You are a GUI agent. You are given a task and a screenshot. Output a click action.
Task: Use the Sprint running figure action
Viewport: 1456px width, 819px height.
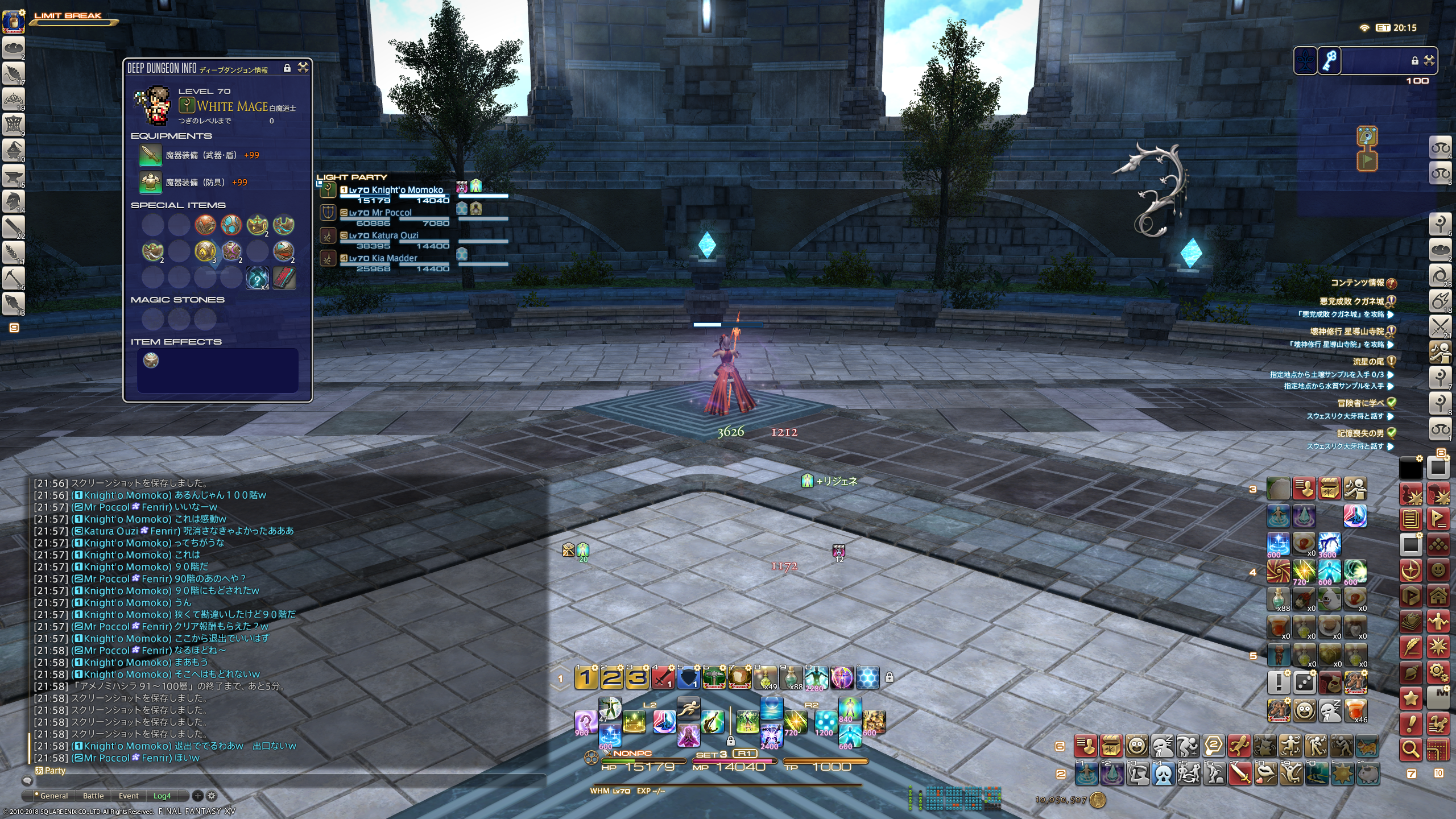[x=688, y=708]
